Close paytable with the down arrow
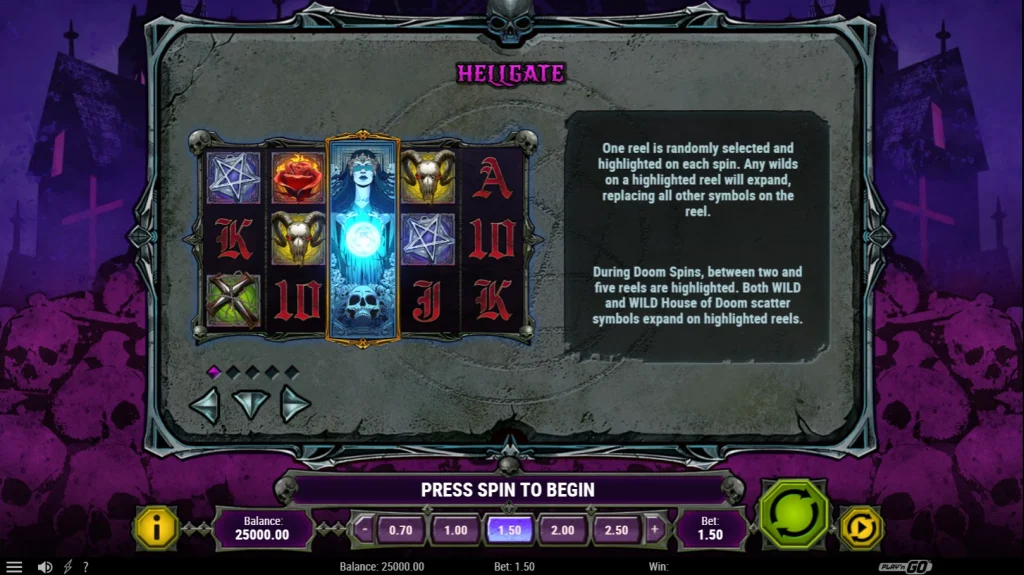The width and height of the screenshot is (1024, 575). (250, 404)
